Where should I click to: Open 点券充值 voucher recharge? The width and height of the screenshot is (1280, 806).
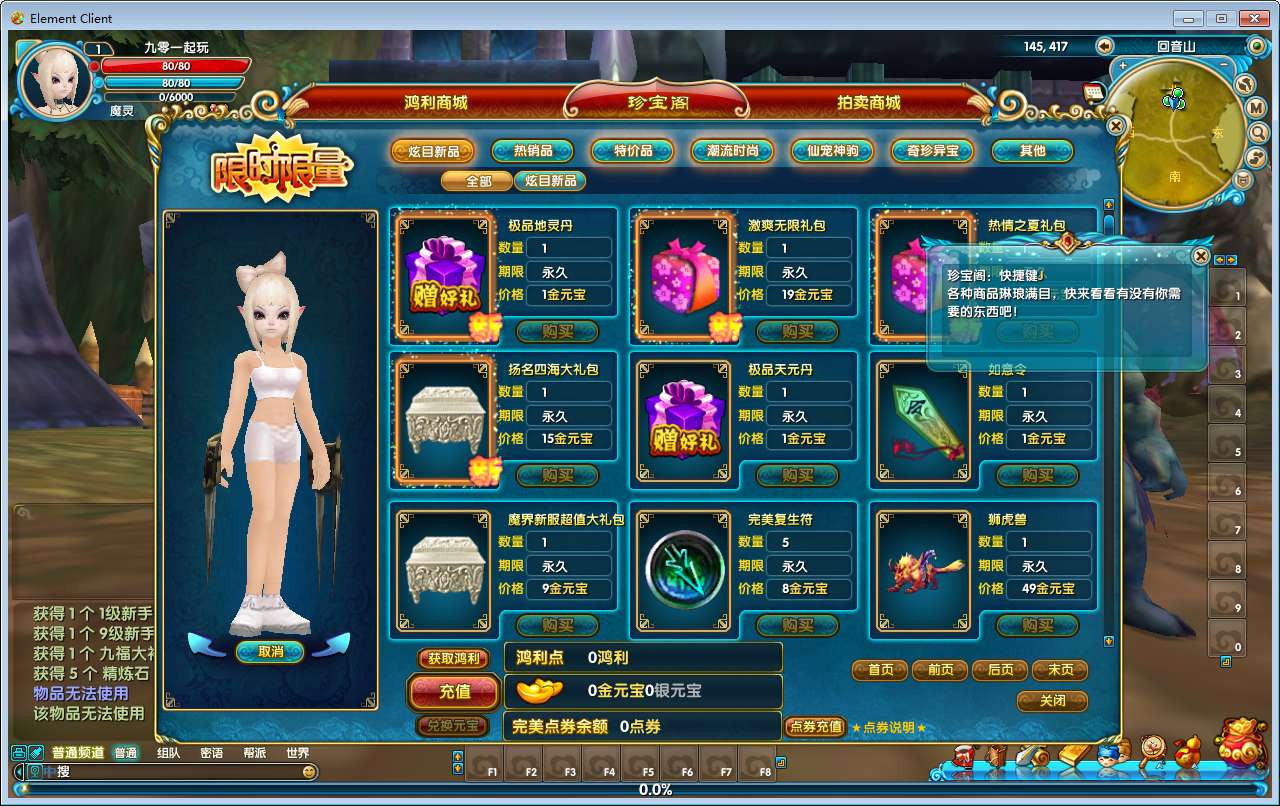pos(816,727)
